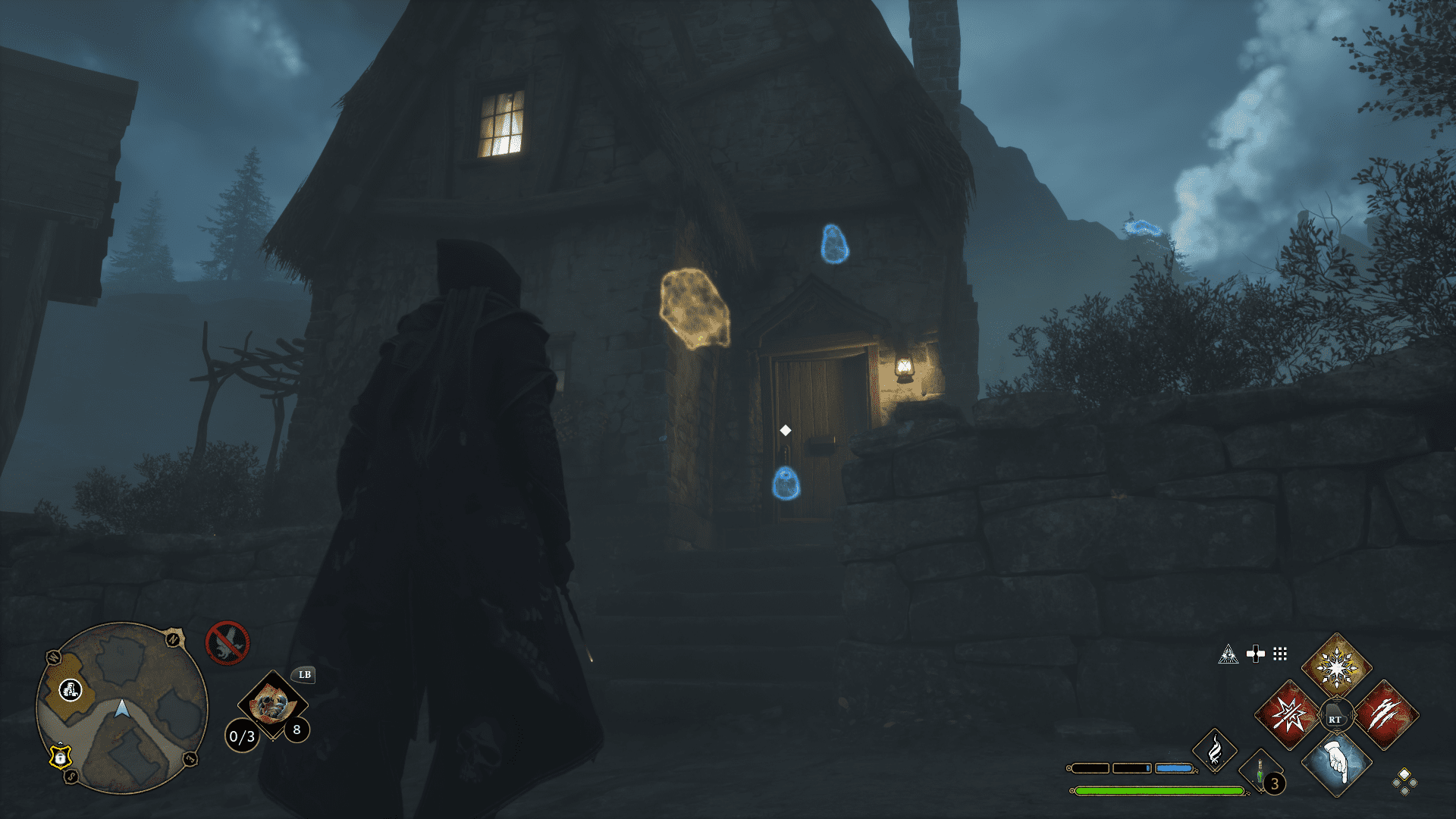The height and width of the screenshot is (819, 1456).
Task: Click the North compass marker
Action: coord(172,639)
